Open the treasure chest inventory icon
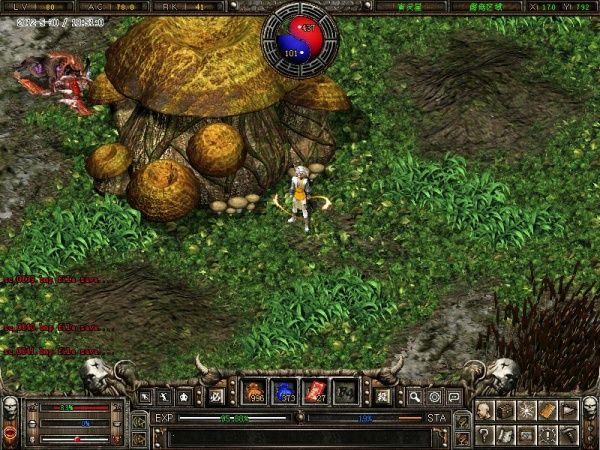 pyautogui.click(x=505, y=411)
